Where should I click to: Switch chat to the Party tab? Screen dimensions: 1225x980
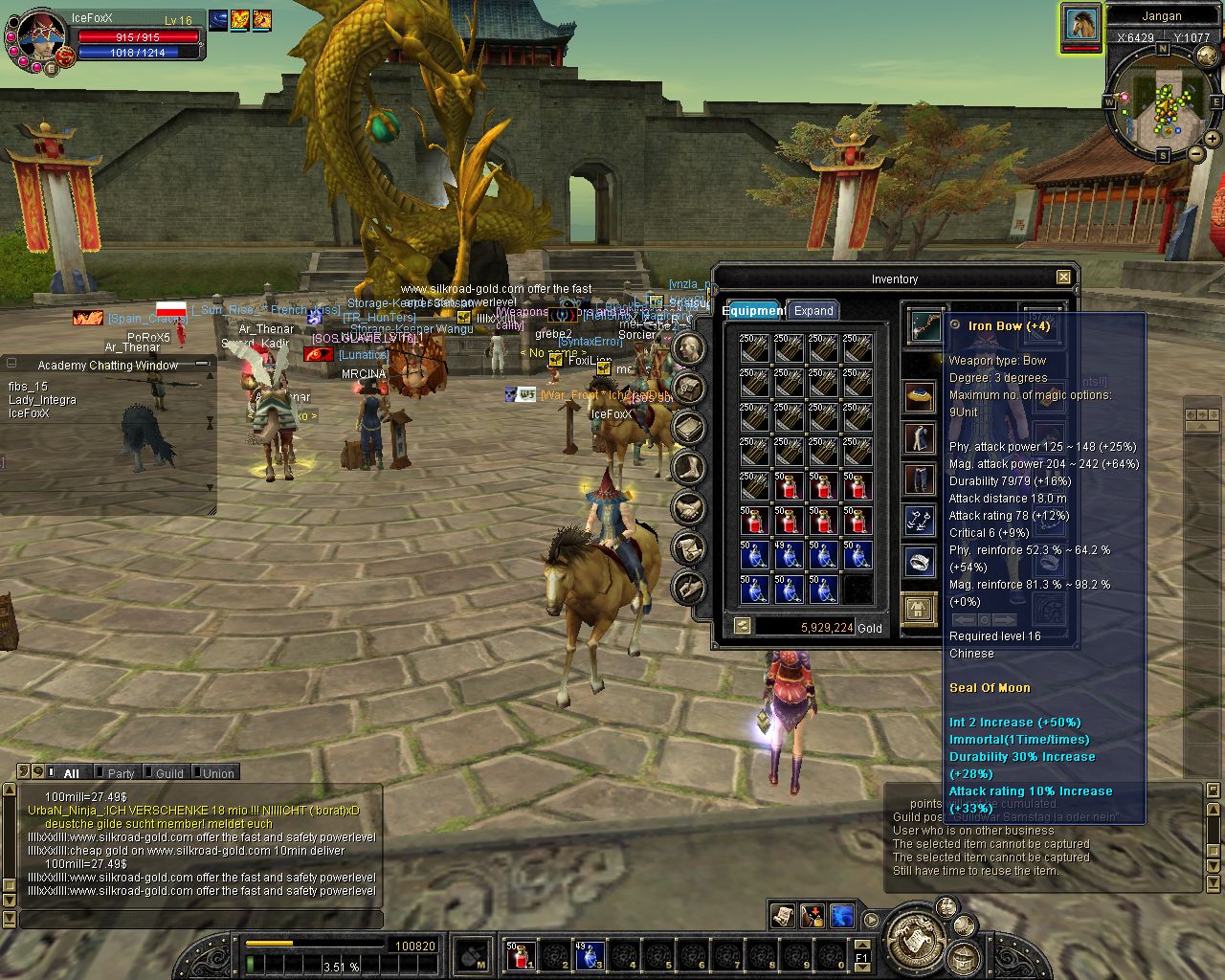121,773
